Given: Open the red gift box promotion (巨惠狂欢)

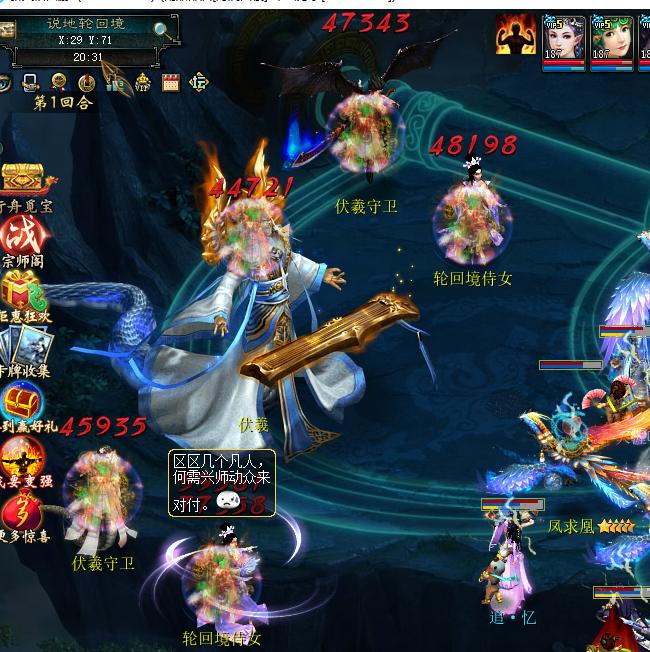Looking at the screenshot, I should (22, 290).
